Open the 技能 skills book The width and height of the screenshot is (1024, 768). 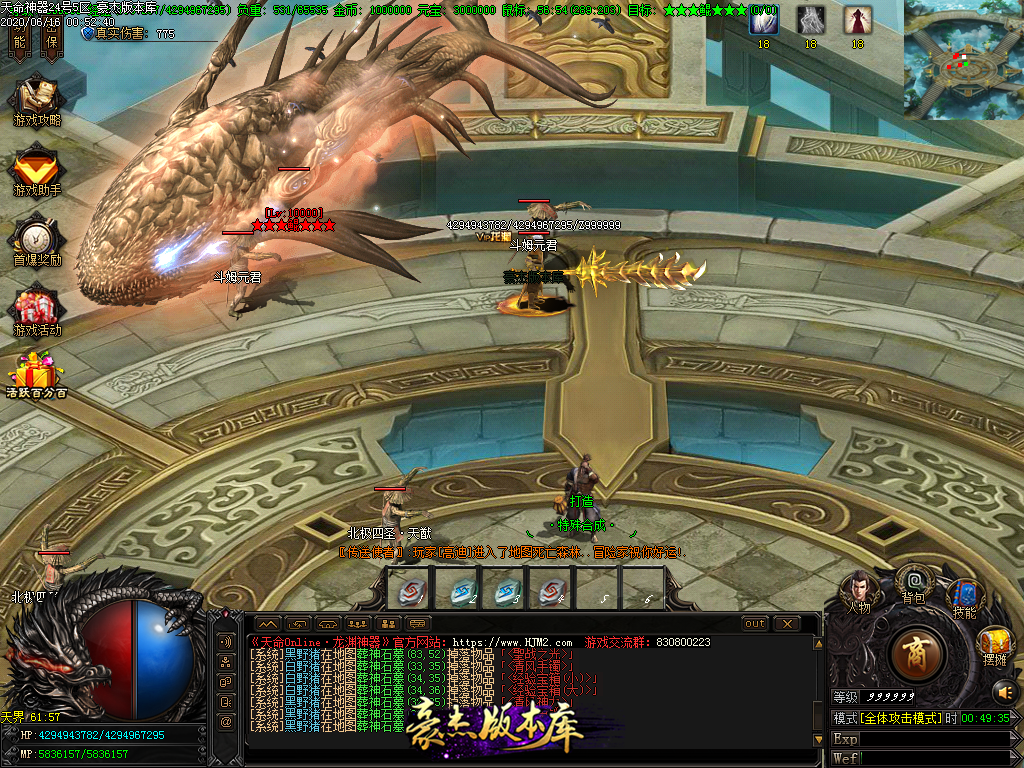coord(964,596)
